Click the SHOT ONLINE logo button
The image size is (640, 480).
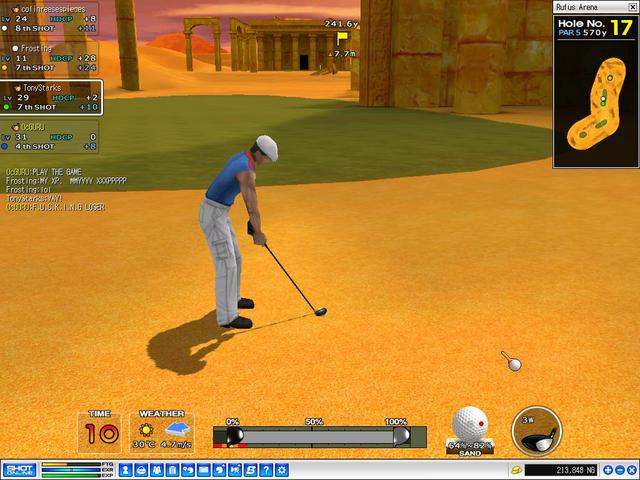(x=19, y=469)
